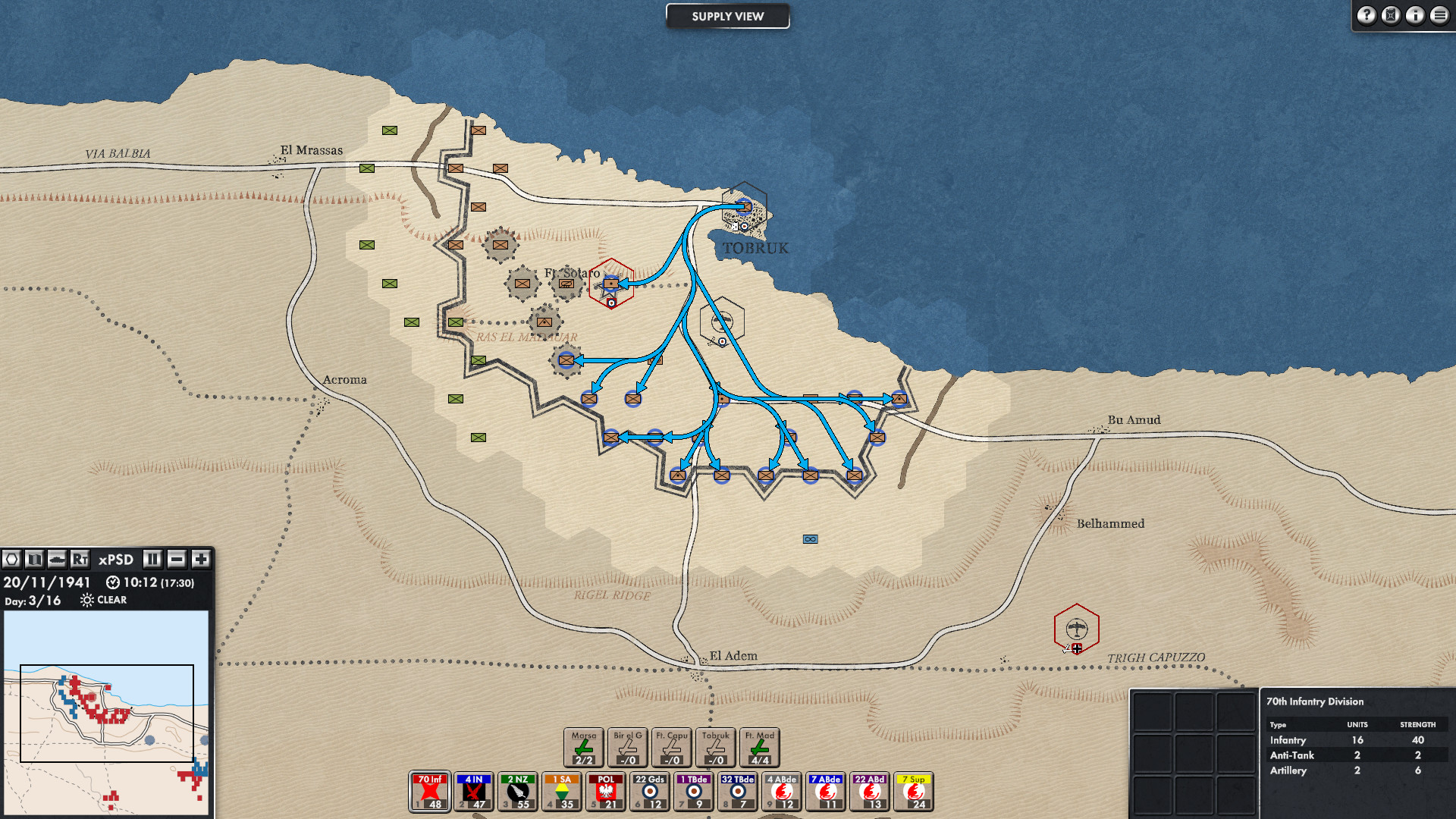Click the hex grid icon on the minimap panel

[12, 560]
